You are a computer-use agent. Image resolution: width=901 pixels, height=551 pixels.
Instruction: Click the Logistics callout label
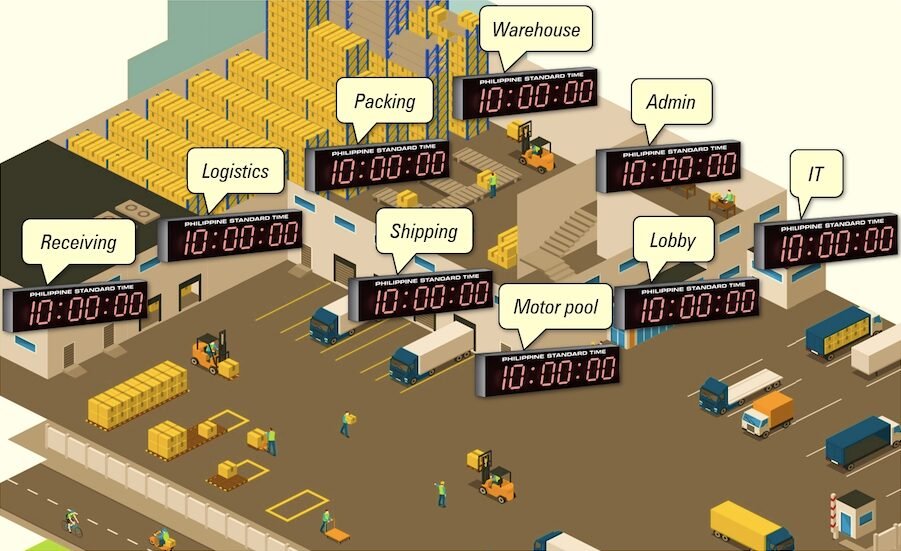(x=235, y=171)
